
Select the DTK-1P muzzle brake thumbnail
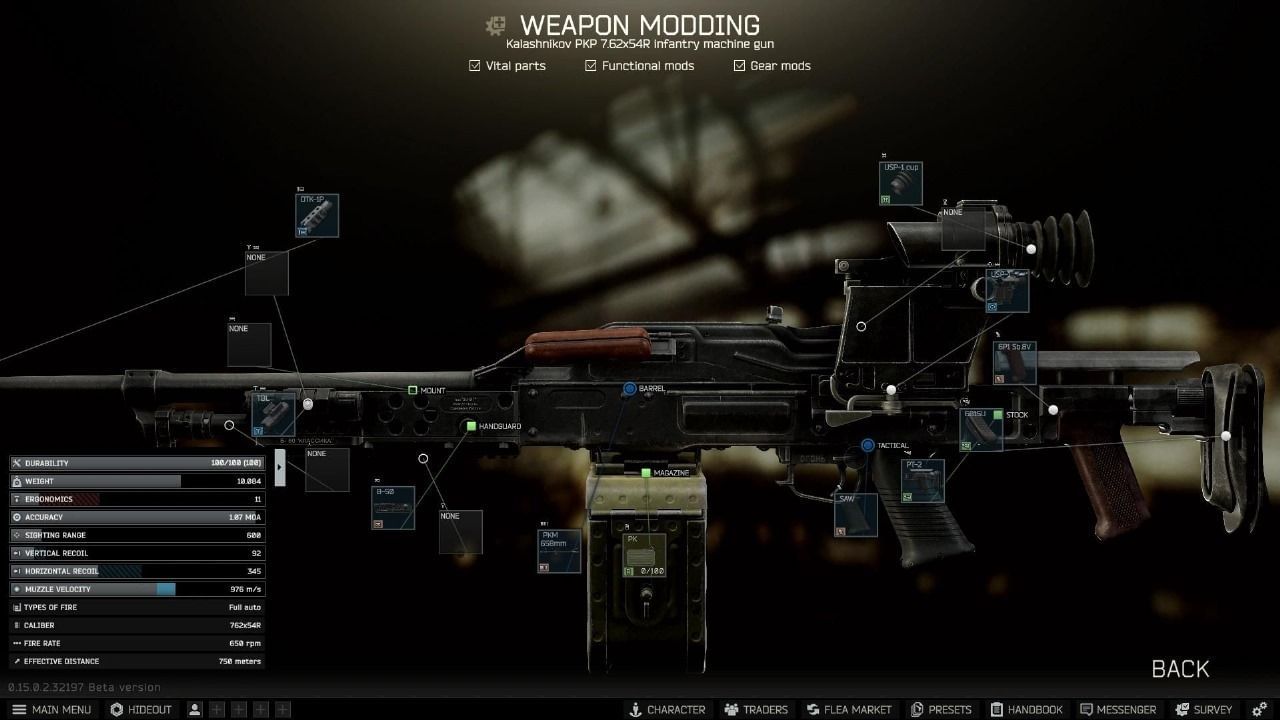coord(317,215)
